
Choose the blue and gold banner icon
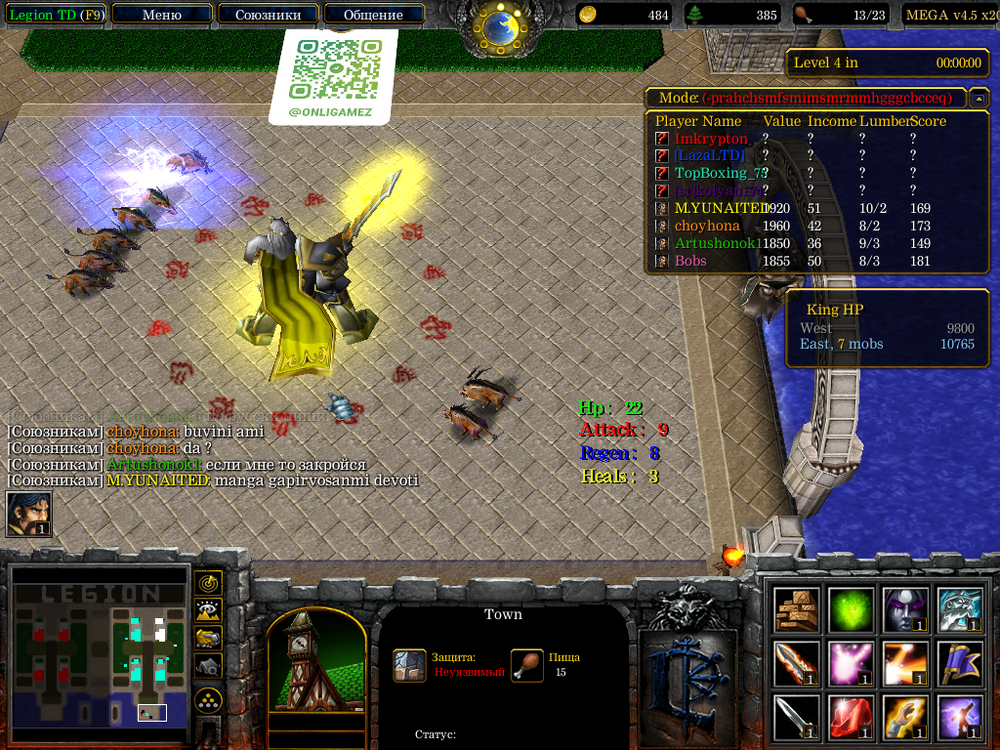[960, 664]
